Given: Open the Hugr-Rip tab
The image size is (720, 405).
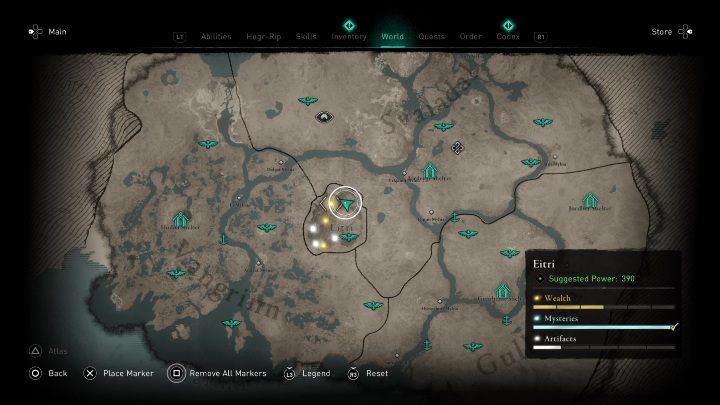Looking at the screenshot, I should (263, 37).
